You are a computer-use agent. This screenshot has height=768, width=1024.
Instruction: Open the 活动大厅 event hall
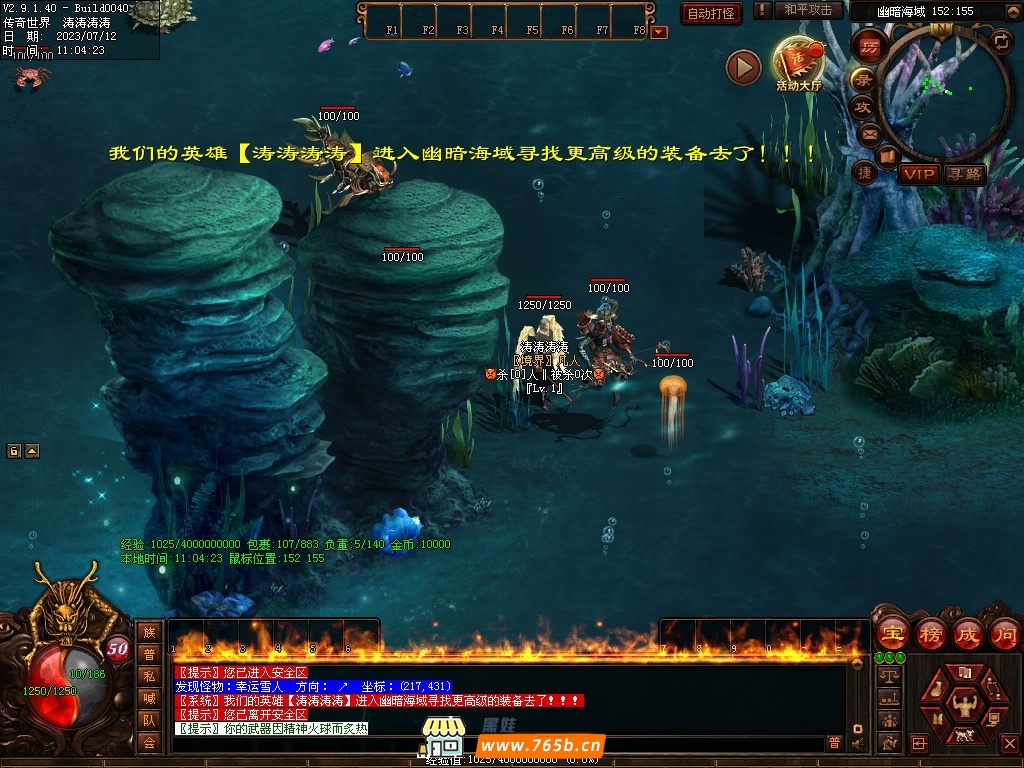point(798,63)
